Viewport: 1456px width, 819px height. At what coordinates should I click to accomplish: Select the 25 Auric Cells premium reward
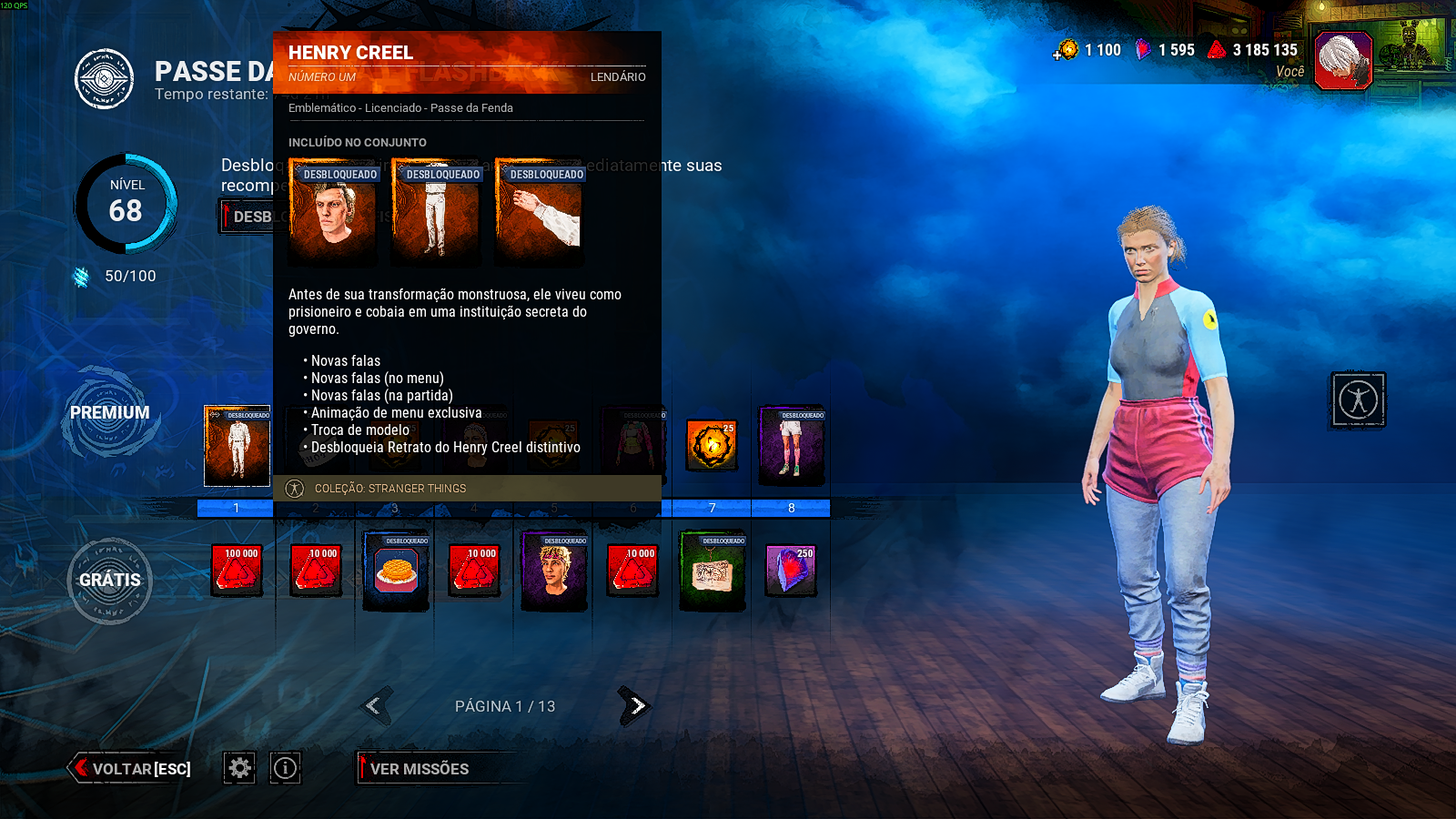712,445
